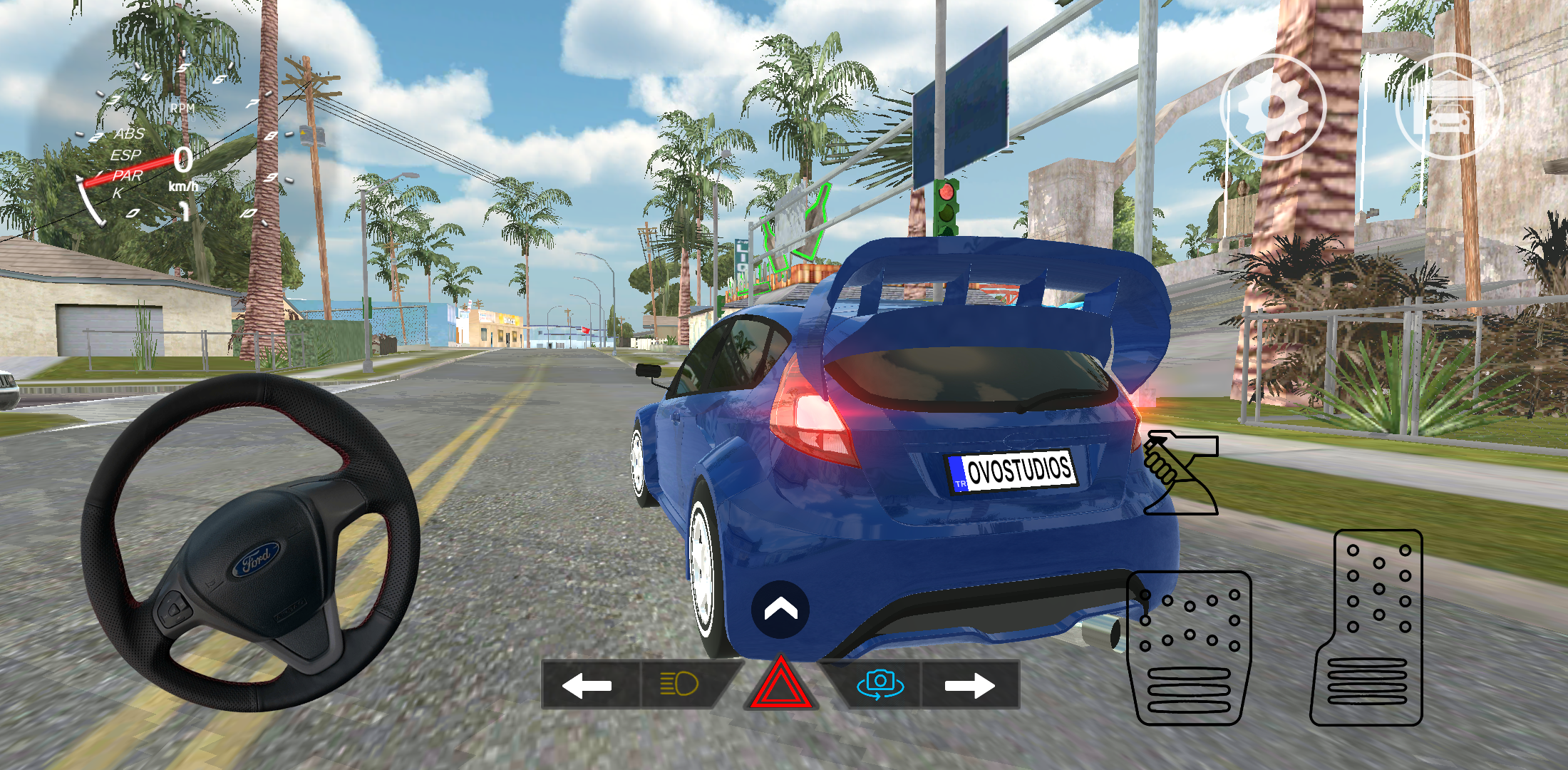This screenshot has width=1568, height=770.
Task: Click the brake pedal
Action: pyautogui.click(x=1189, y=647)
